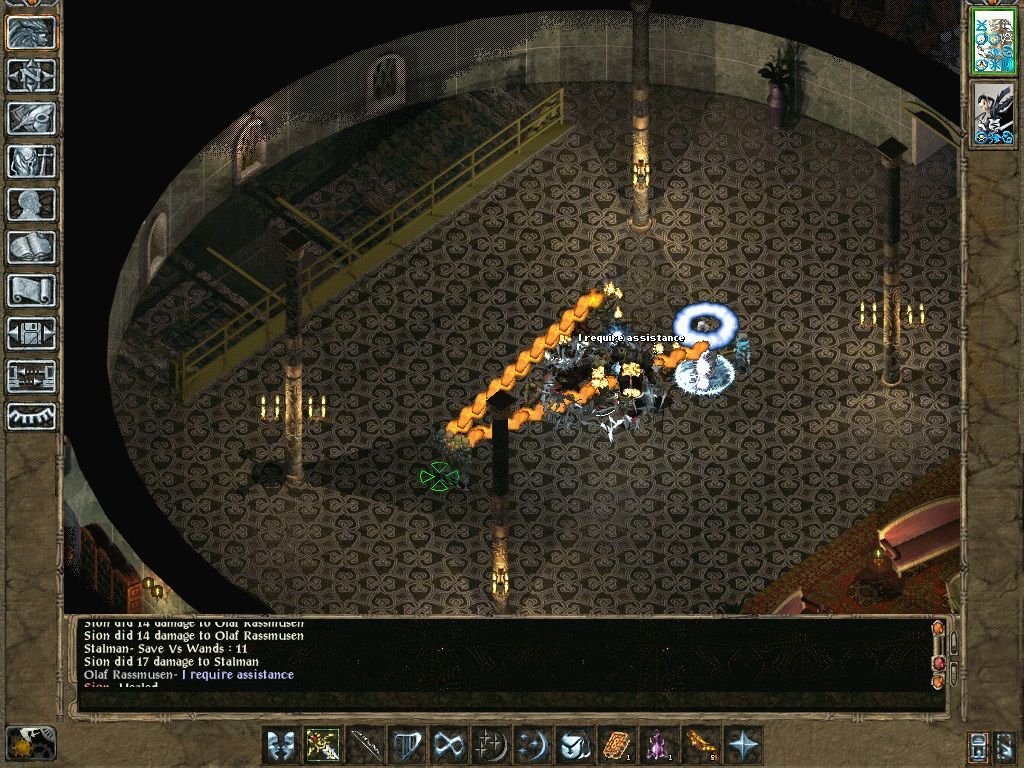Screen dimensions: 1024x768
Task: Open the journal with the quill button
Action: tap(32, 118)
